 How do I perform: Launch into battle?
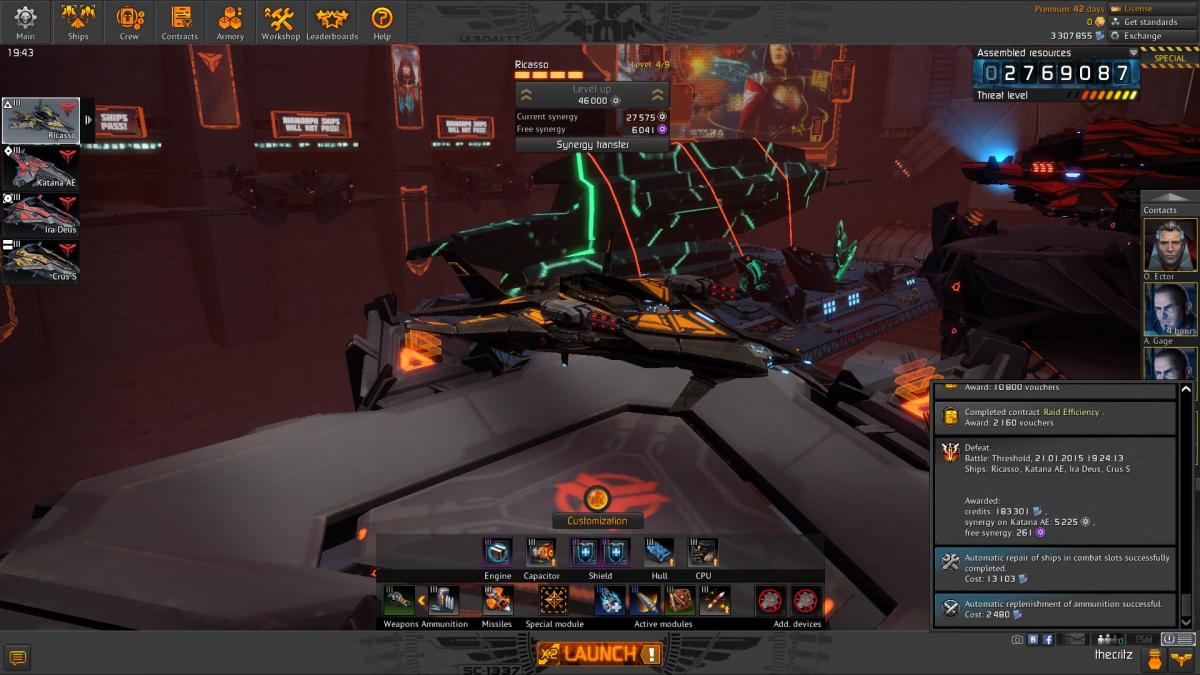coord(599,654)
